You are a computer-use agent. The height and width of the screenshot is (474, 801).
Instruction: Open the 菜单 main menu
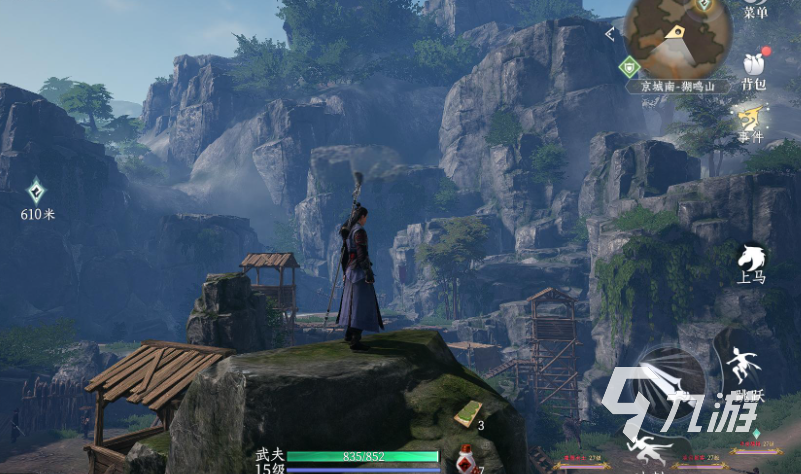[x=755, y=8]
